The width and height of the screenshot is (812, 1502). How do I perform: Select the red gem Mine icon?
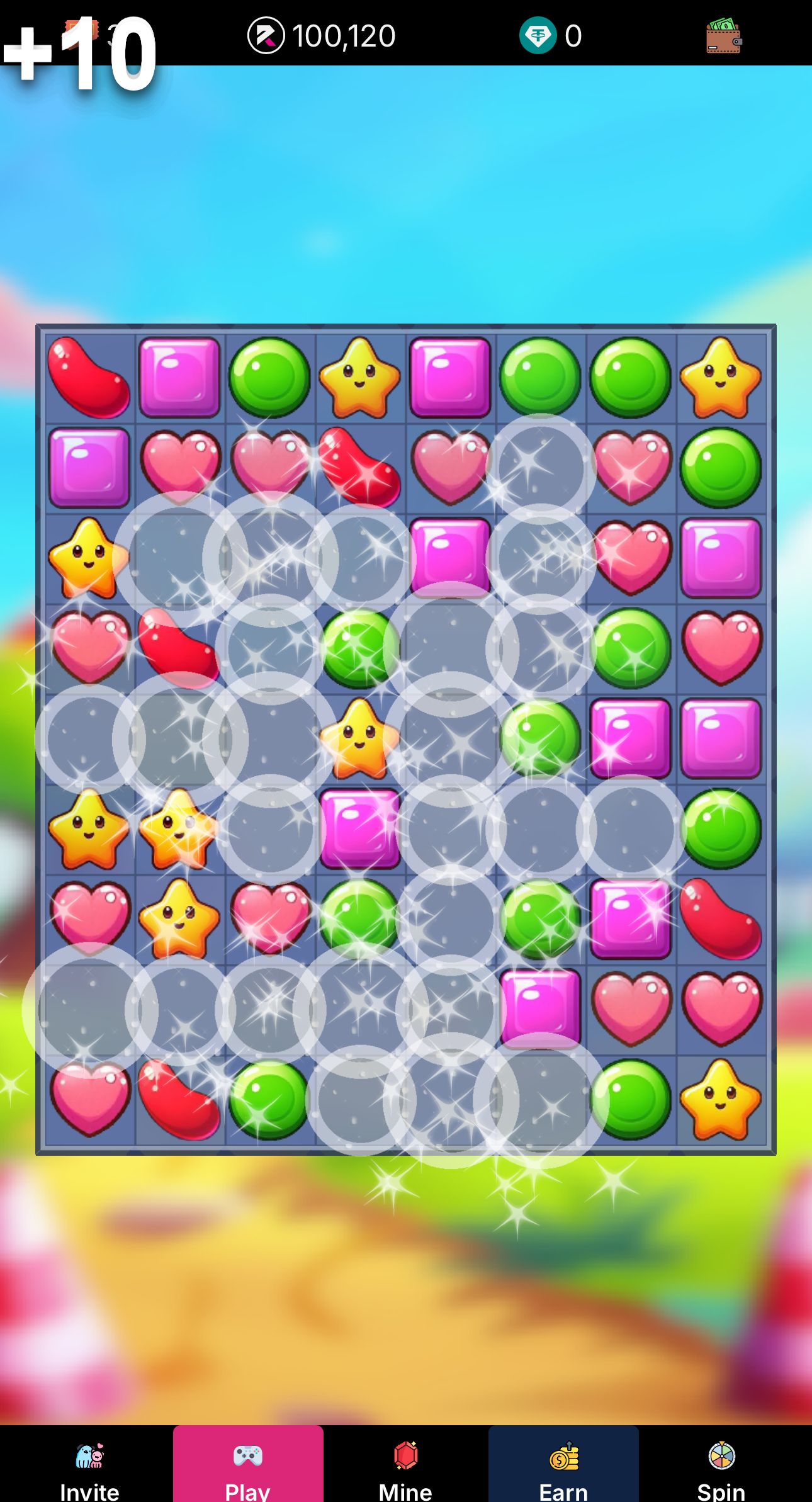tap(406, 1454)
